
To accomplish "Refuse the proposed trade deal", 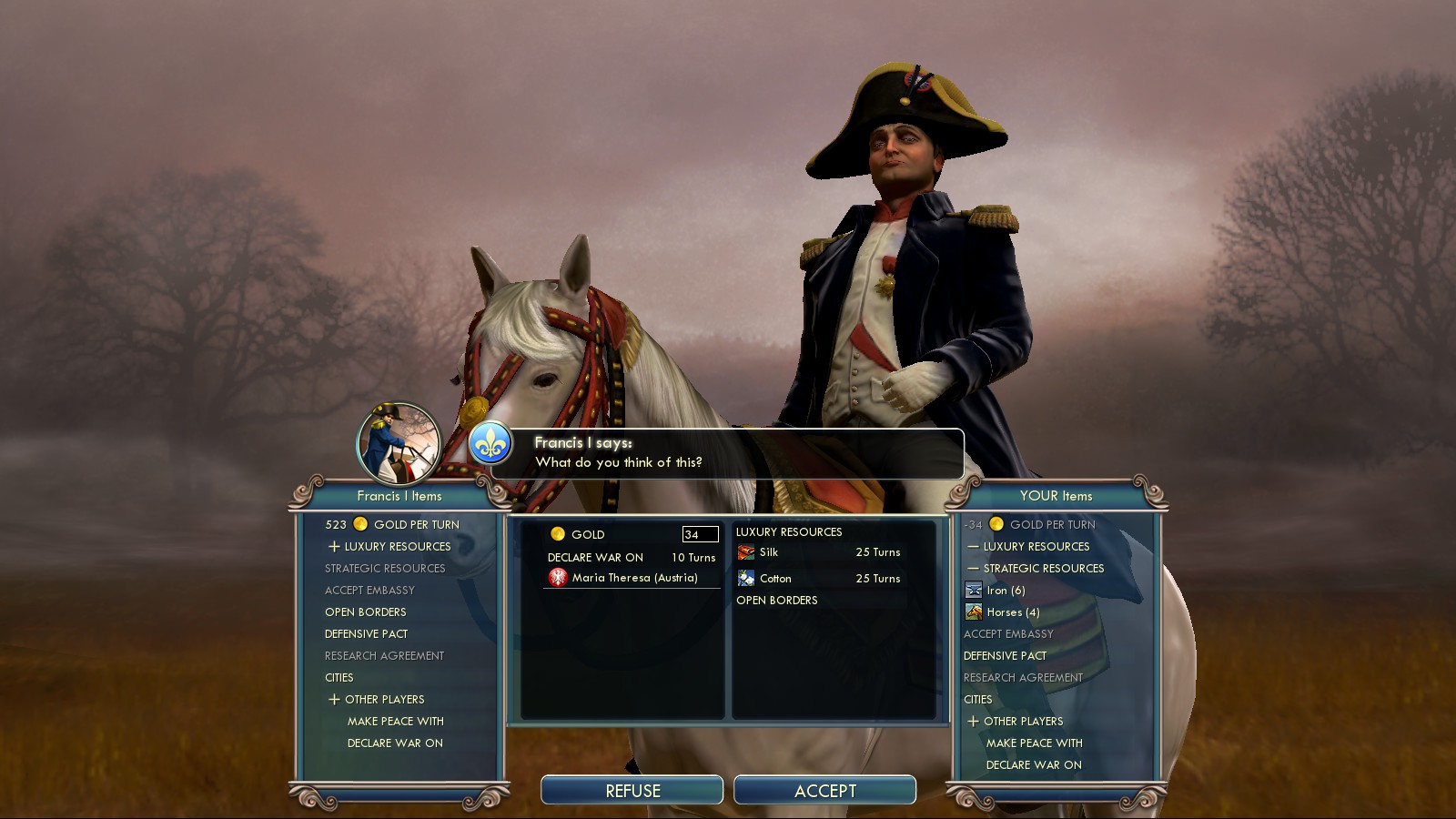I will 632,791.
